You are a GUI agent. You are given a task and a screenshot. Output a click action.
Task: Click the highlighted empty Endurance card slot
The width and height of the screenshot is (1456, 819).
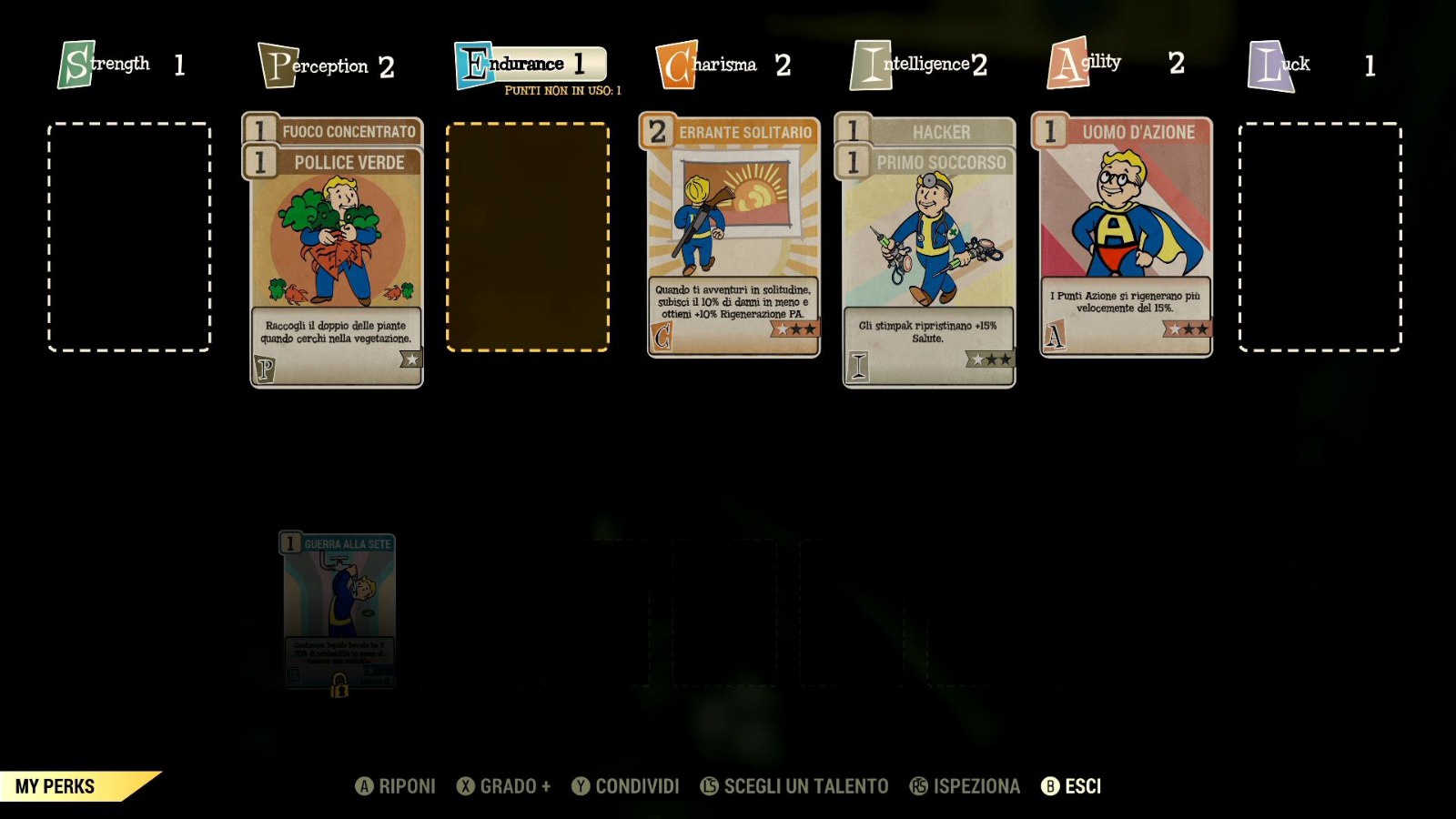[528, 238]
